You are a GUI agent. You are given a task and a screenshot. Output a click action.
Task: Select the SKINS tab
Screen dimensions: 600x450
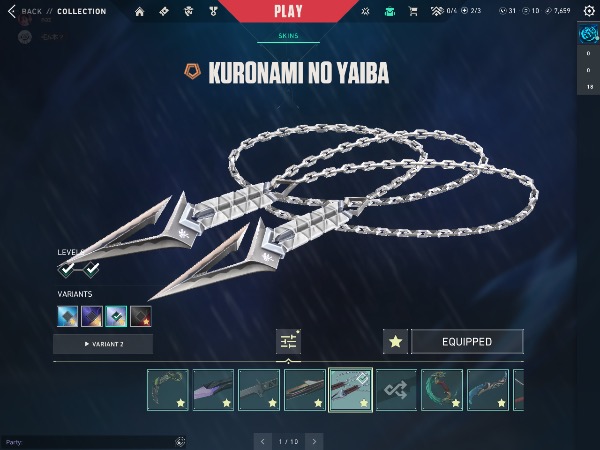[287, 36]
